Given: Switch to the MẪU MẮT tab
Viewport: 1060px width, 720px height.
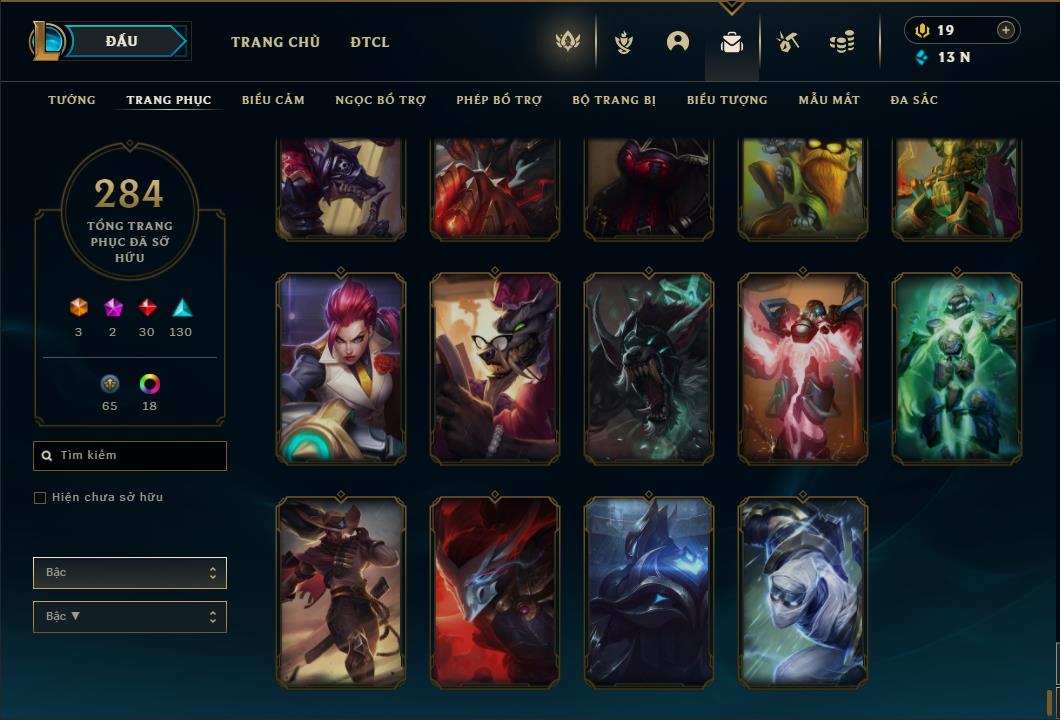Looking at the screenshot, I should pyautogui.click(x=829, y=100).
